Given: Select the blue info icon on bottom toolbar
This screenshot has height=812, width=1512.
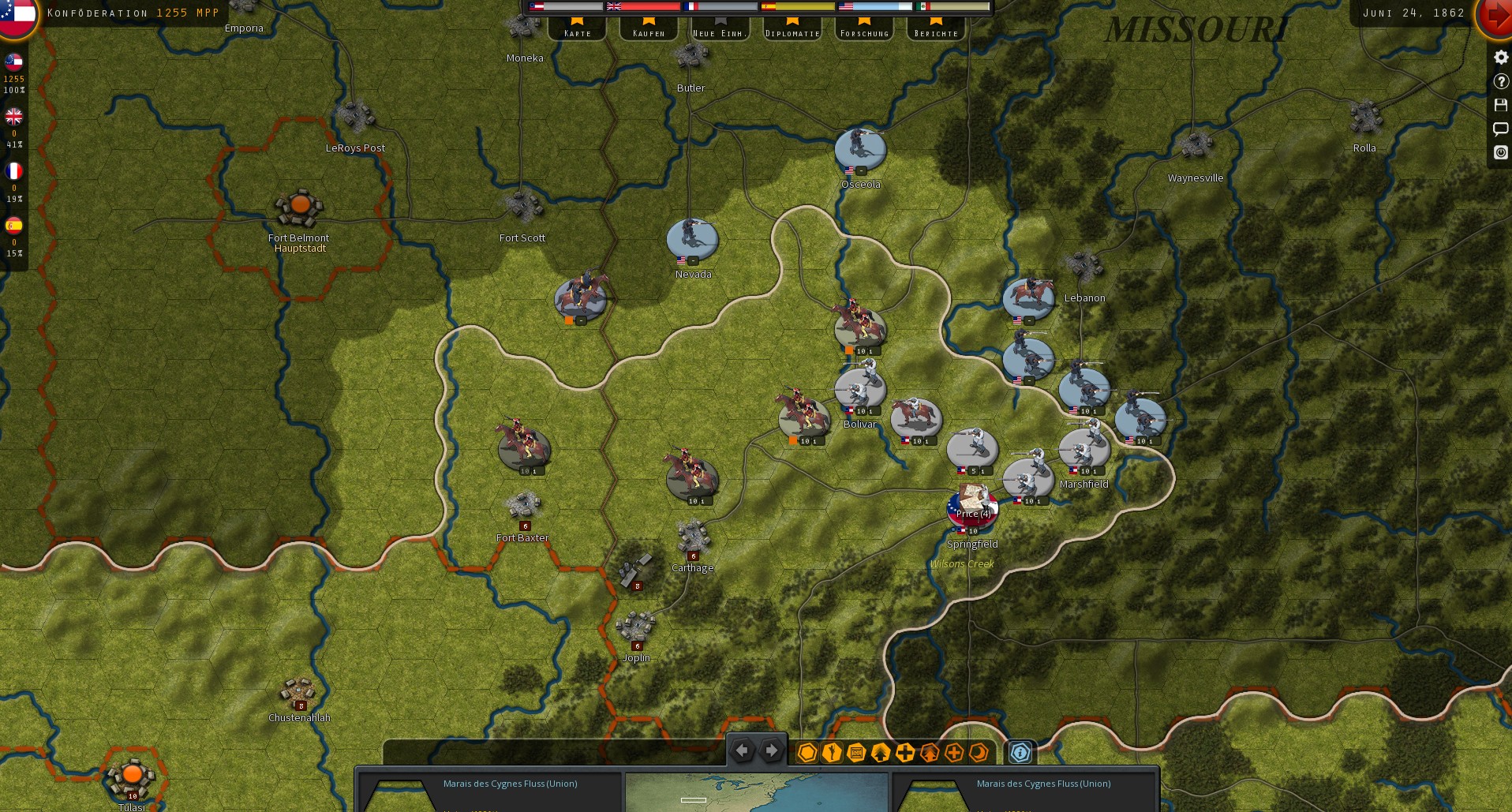Looking at the screenshot, I should coord(1021,752).
